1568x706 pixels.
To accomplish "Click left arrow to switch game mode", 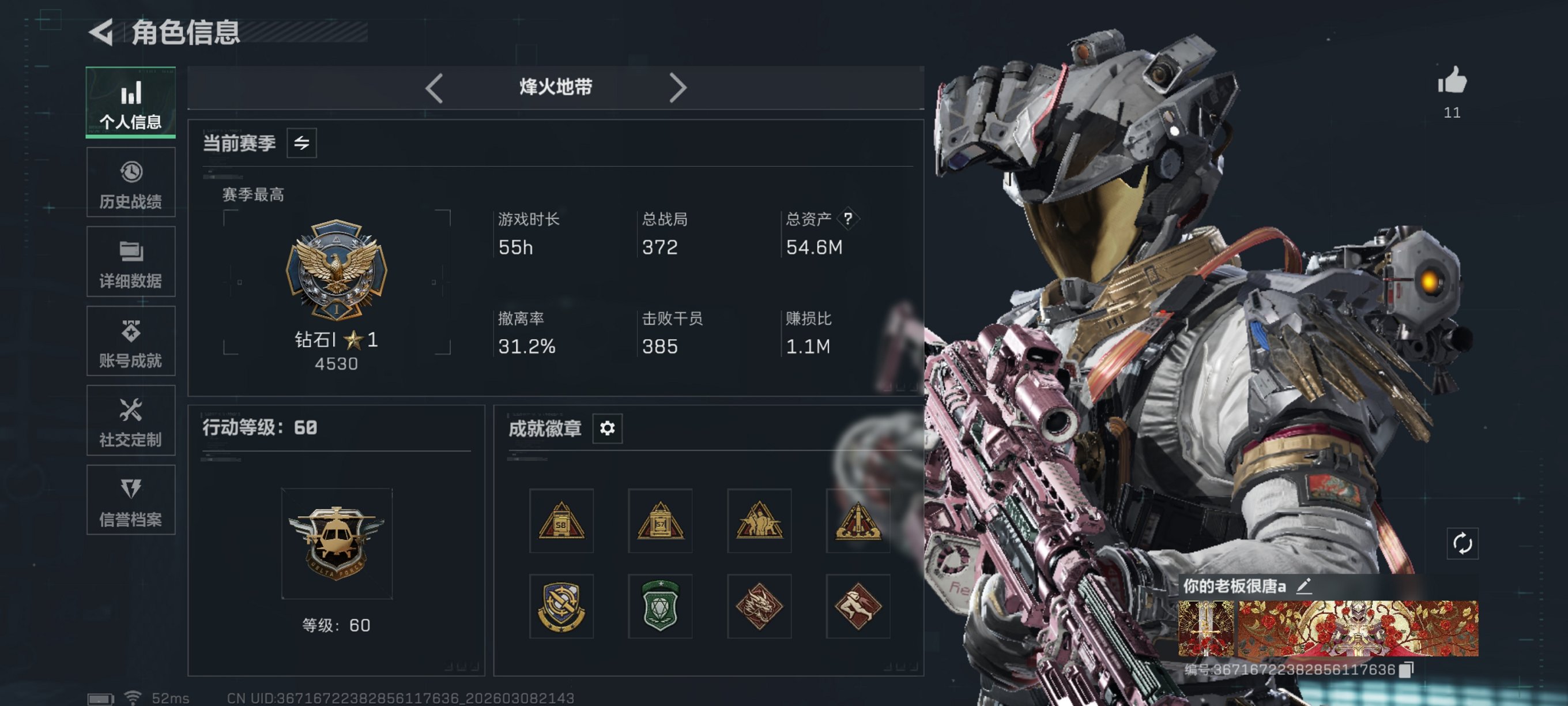I will coord(434,88).
